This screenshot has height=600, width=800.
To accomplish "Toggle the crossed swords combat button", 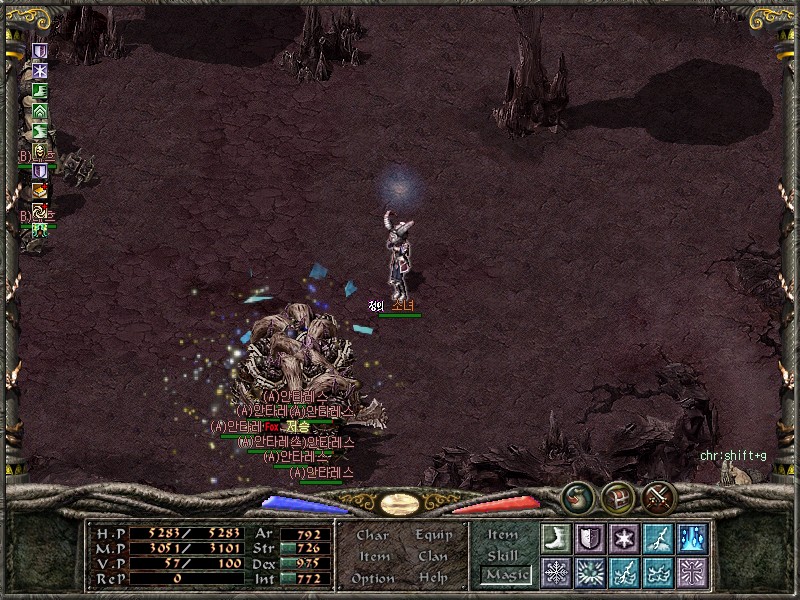I will coord(659,495).
